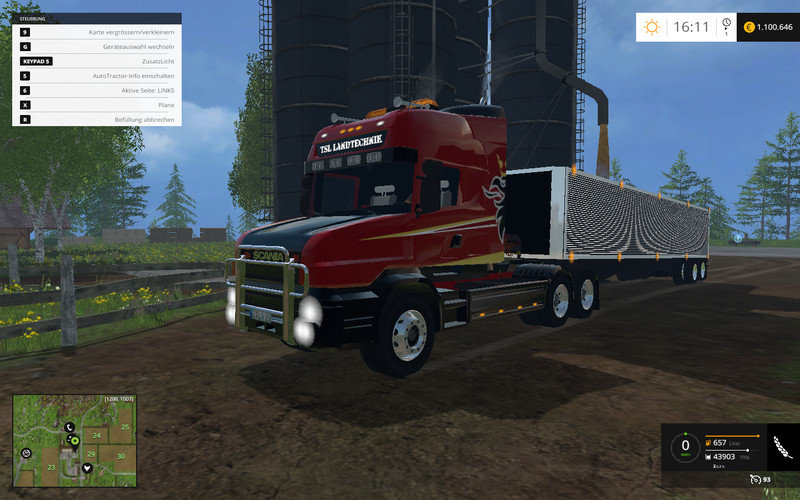Image resolution: width=800 pixels, height=500 pixels.
Task: Open the minimap
Action: (74, 441)
